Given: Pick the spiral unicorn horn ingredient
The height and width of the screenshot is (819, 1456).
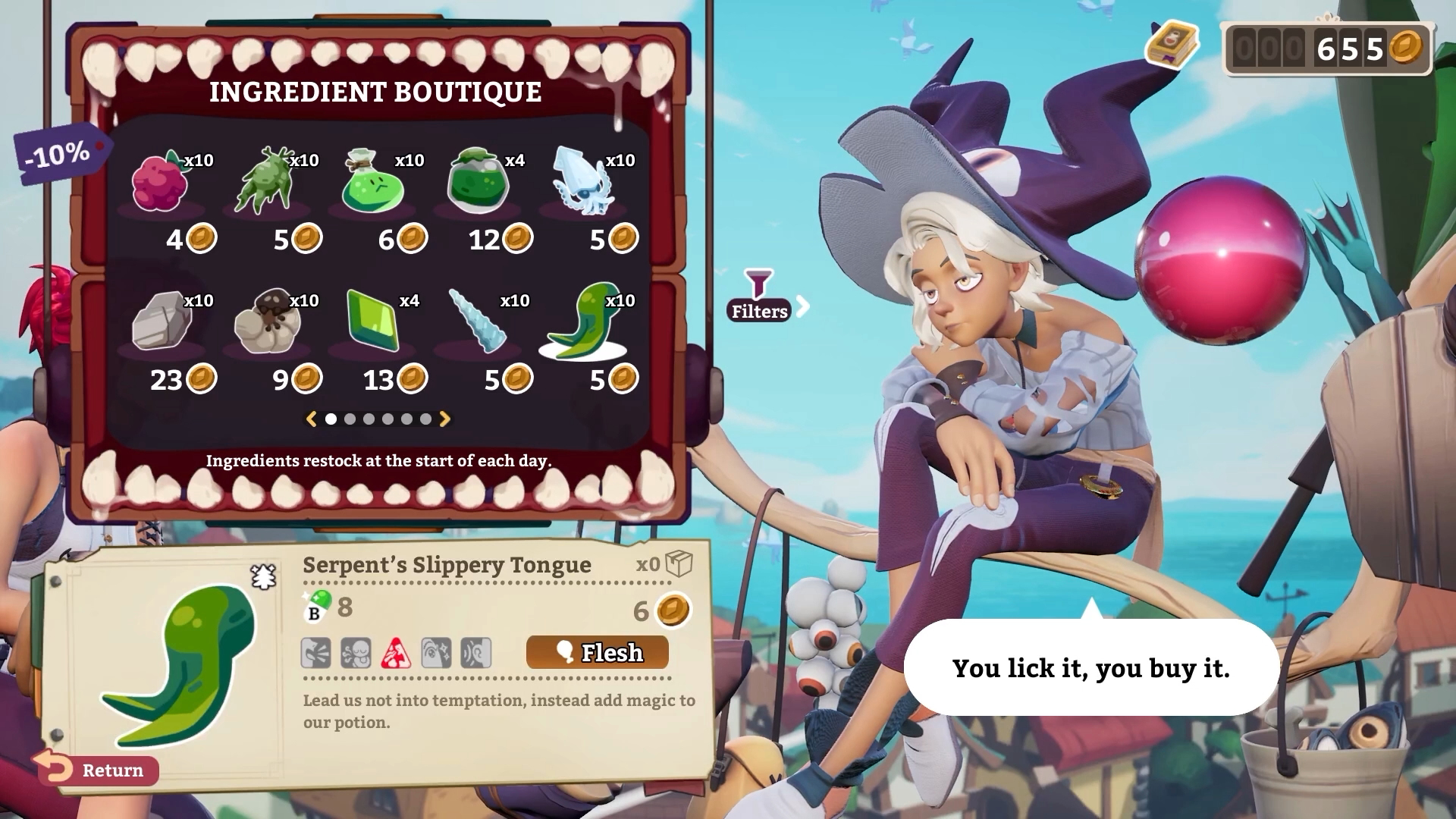Looking at the screenshot, I should tap(478, 322).
